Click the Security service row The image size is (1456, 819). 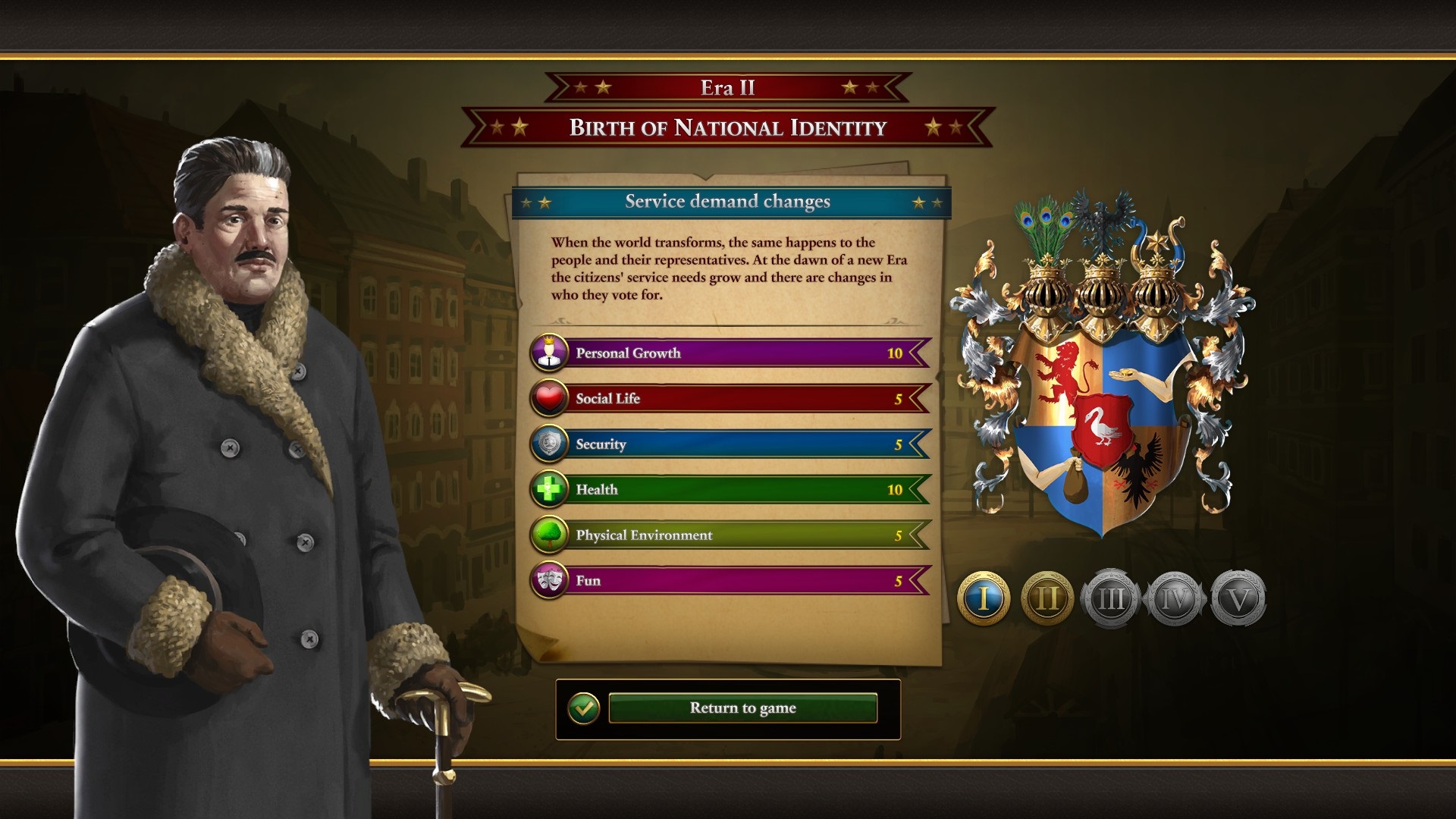730,444
